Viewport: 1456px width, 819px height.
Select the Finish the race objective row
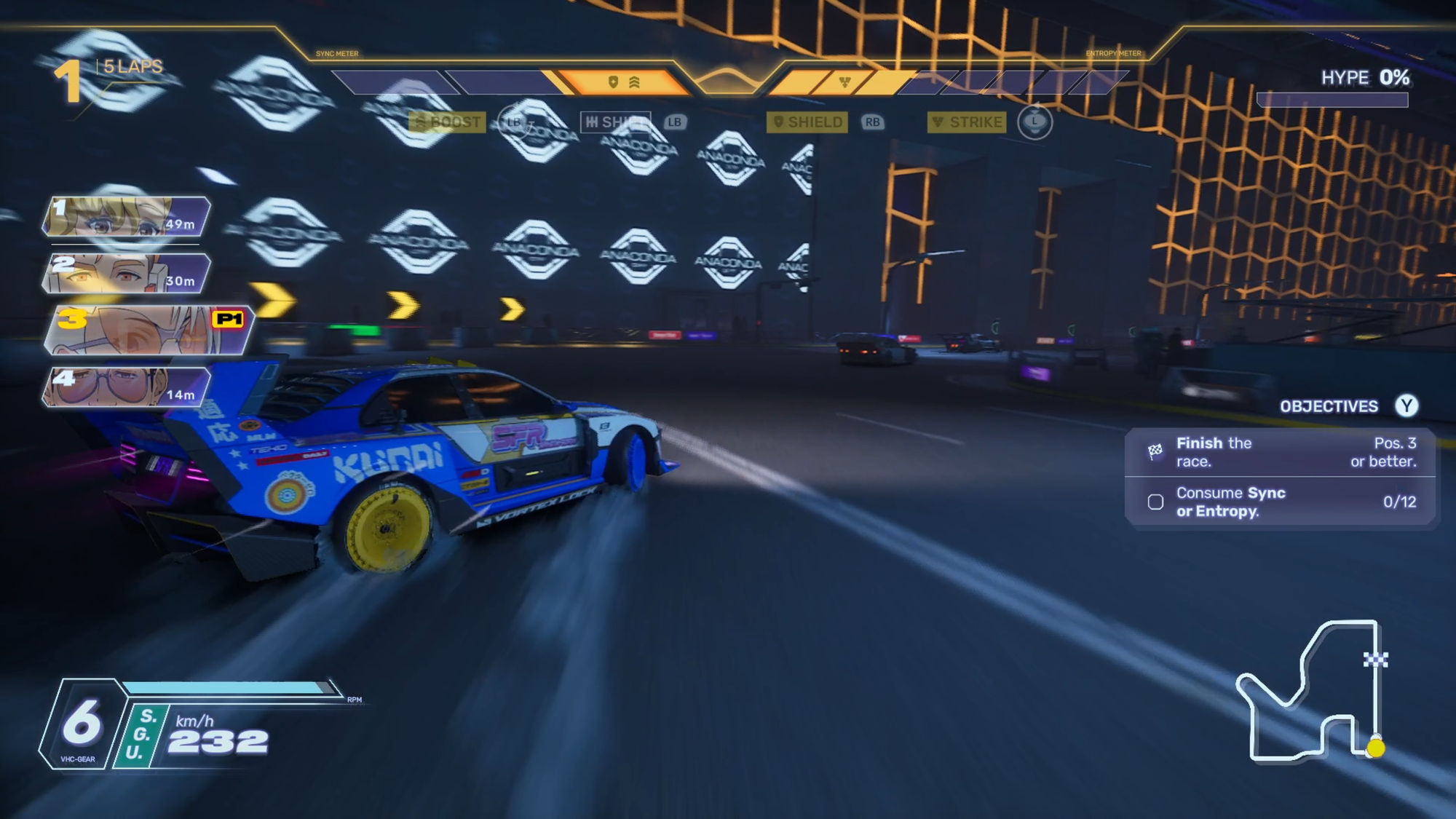(1280, 452)
